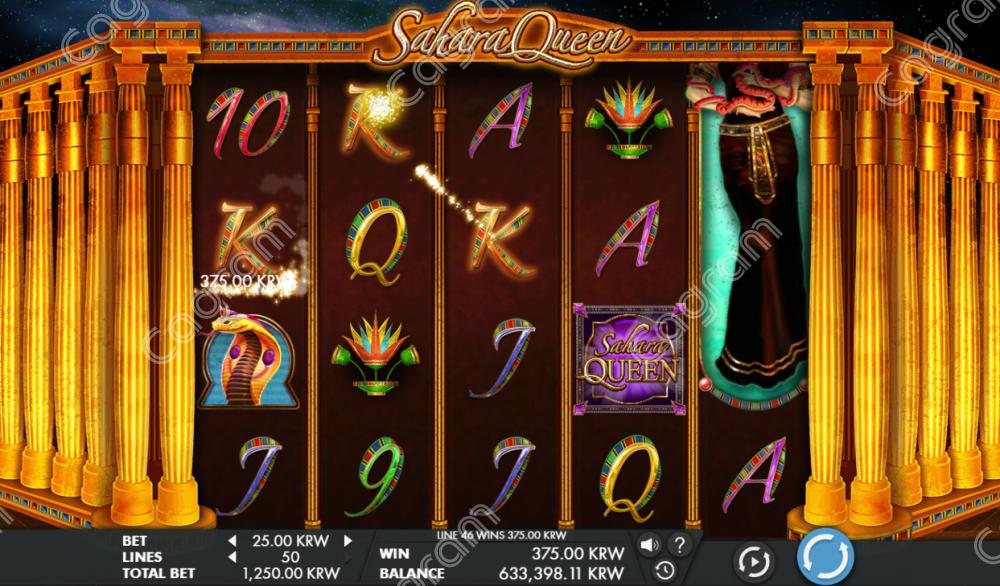Screen dimensions: 1000x586
Task: Open the help question mark
Action: (680, 546)
